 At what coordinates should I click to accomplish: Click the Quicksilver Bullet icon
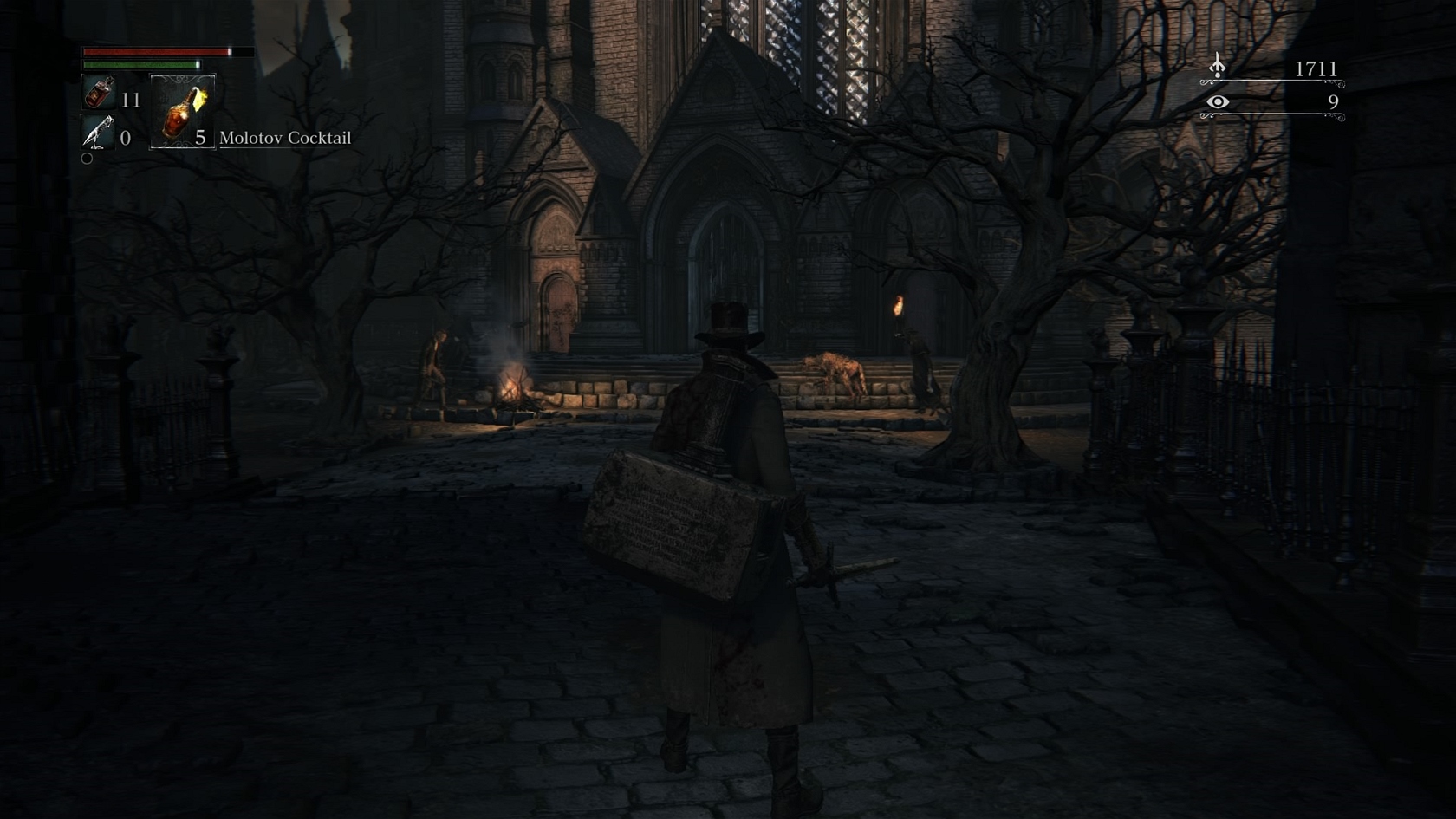98,133
